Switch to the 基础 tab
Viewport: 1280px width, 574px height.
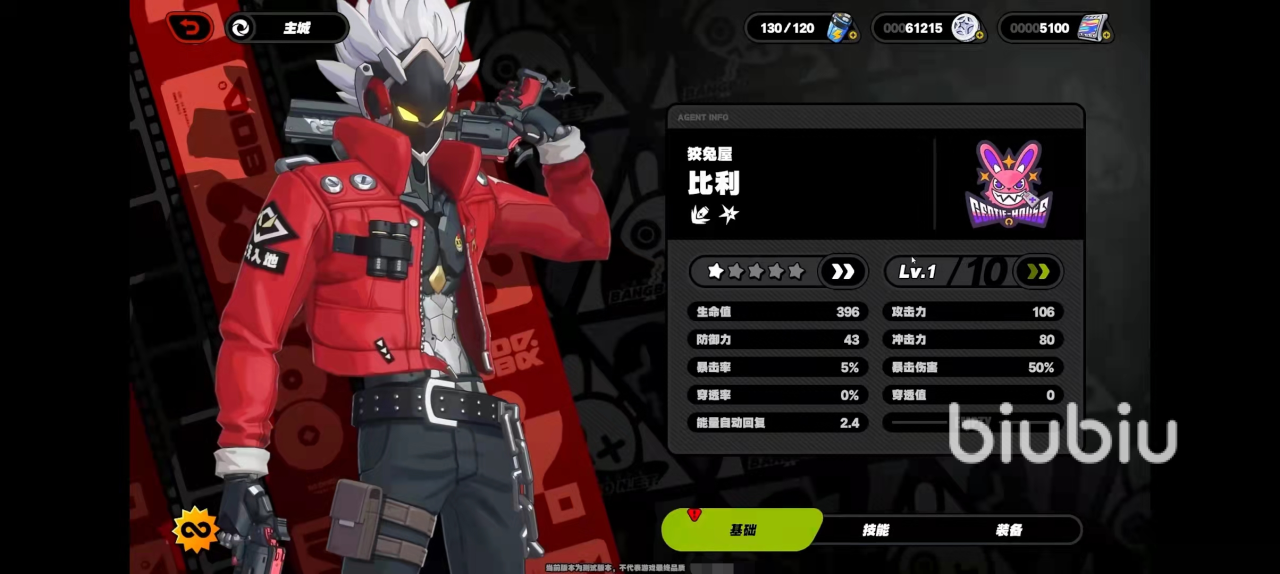(742, 529)
